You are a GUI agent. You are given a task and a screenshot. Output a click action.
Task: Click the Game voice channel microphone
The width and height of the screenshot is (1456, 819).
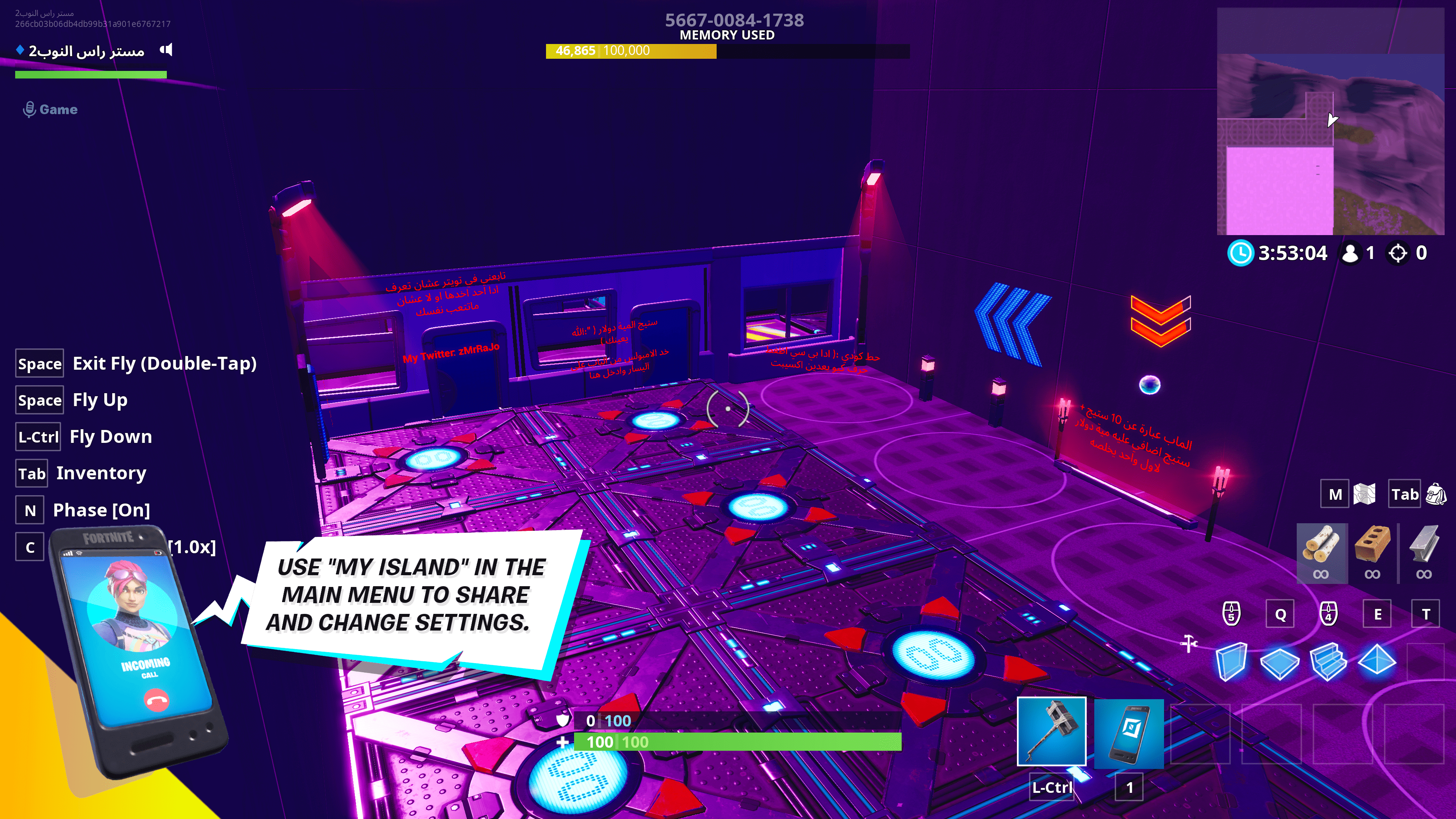[x=29, y=109]
